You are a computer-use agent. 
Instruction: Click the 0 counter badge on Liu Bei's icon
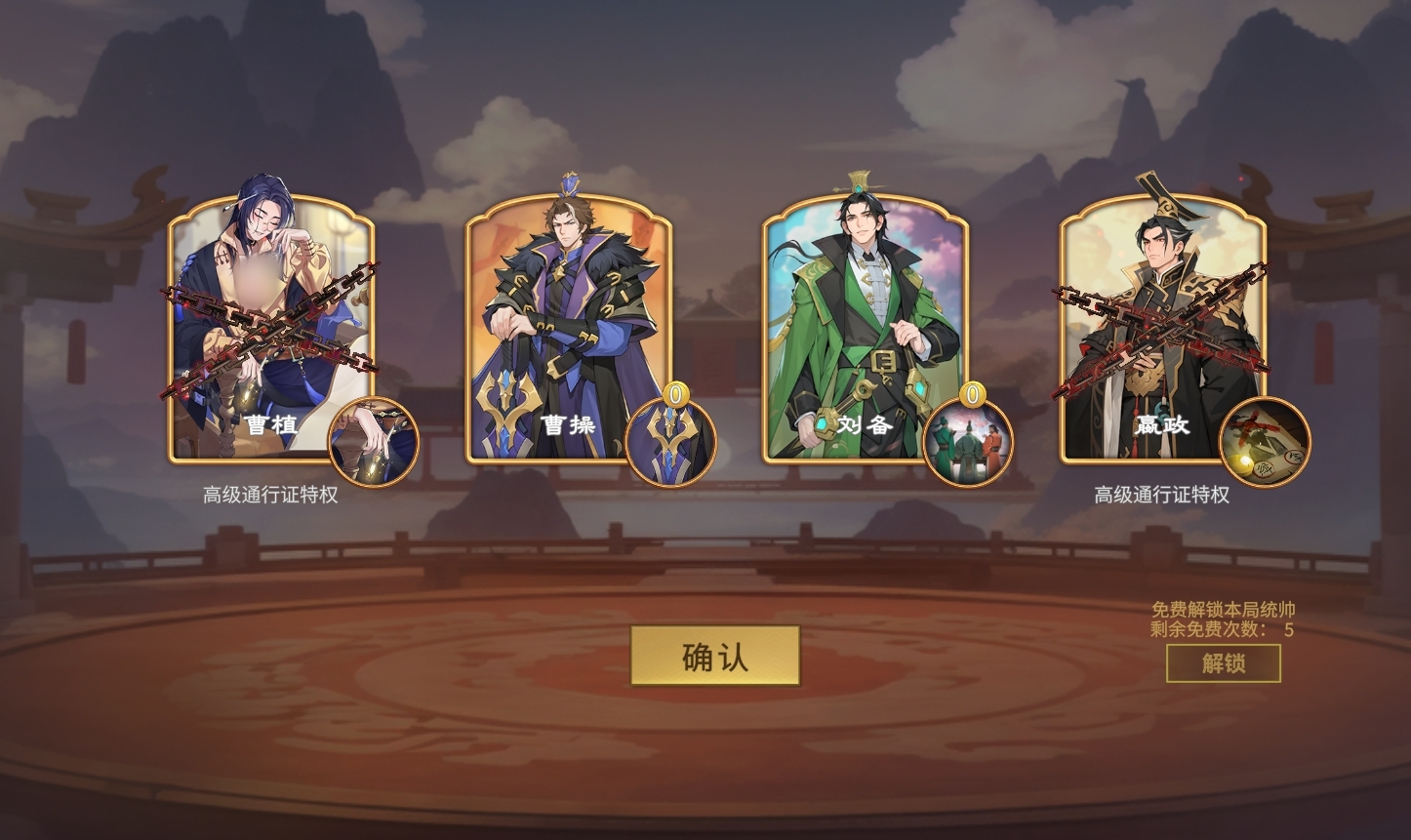[971, 396]
